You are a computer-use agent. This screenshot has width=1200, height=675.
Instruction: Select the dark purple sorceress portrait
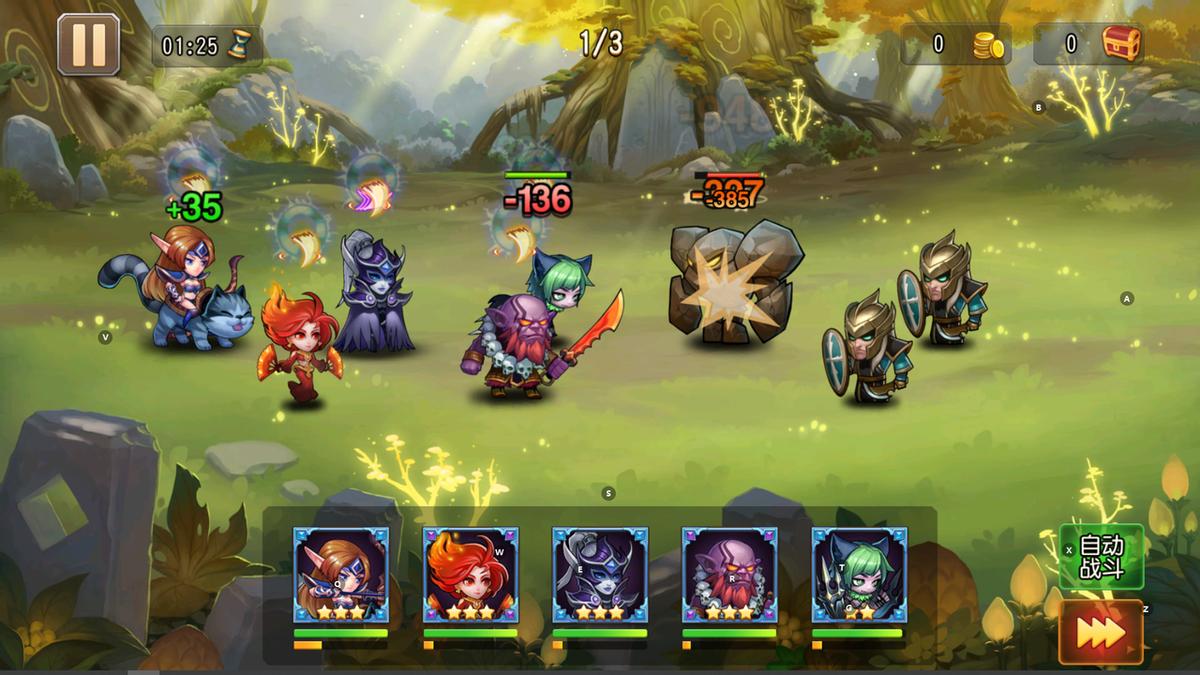[x=600, y=575]
